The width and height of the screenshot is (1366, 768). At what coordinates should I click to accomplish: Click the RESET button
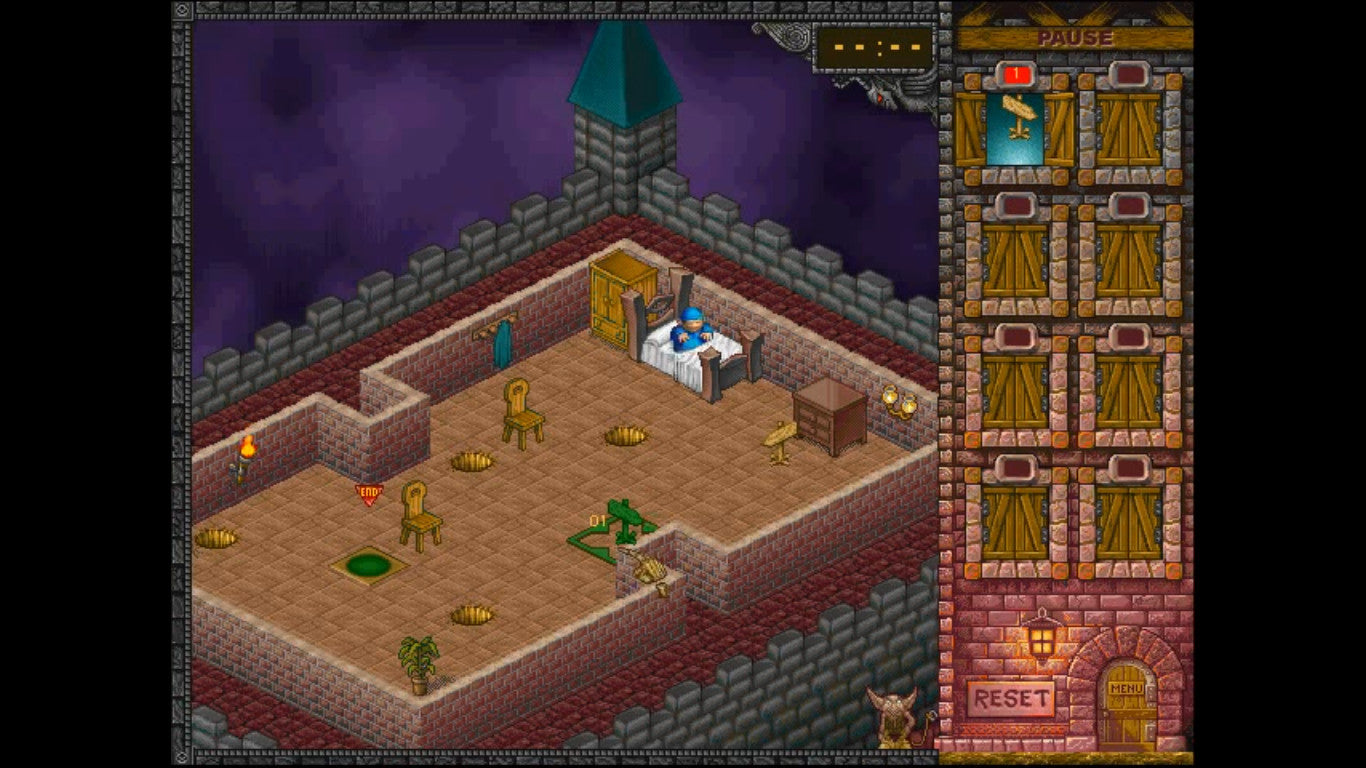point(1011,698)
